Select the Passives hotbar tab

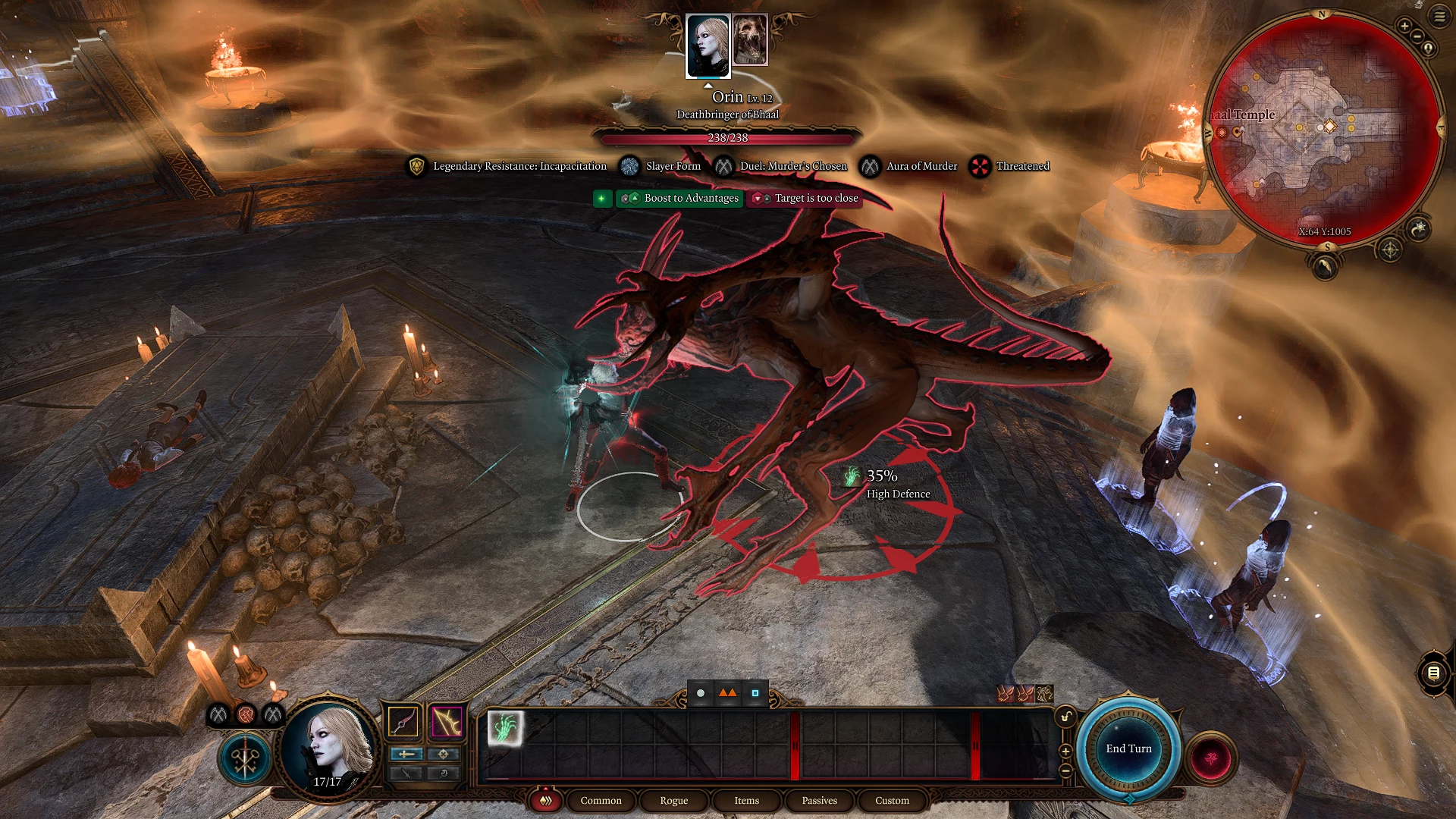tap(819, 801)
